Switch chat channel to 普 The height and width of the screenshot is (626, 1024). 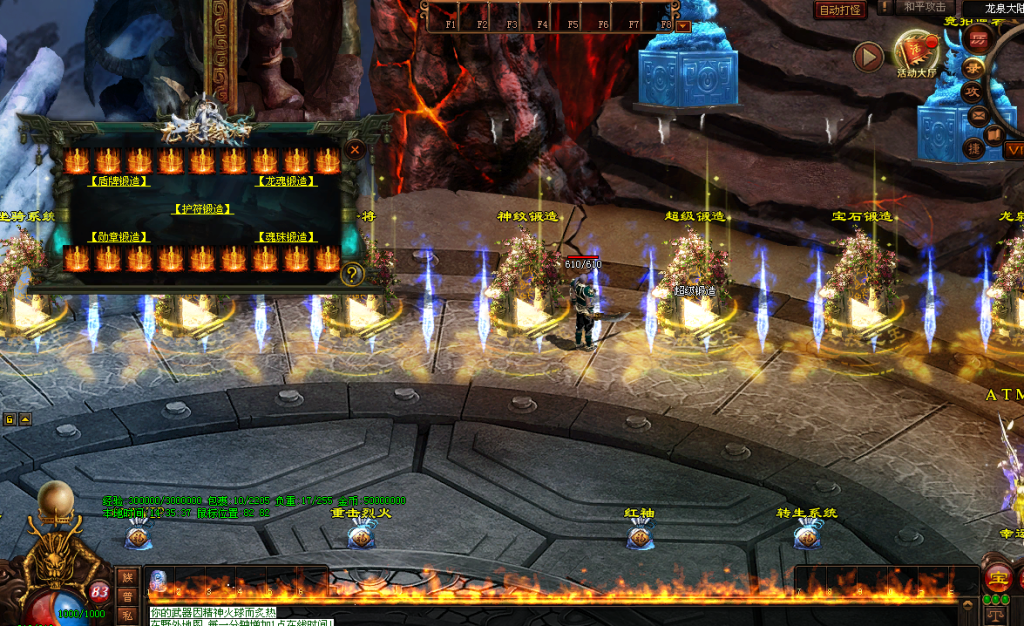tap(127, 596)
